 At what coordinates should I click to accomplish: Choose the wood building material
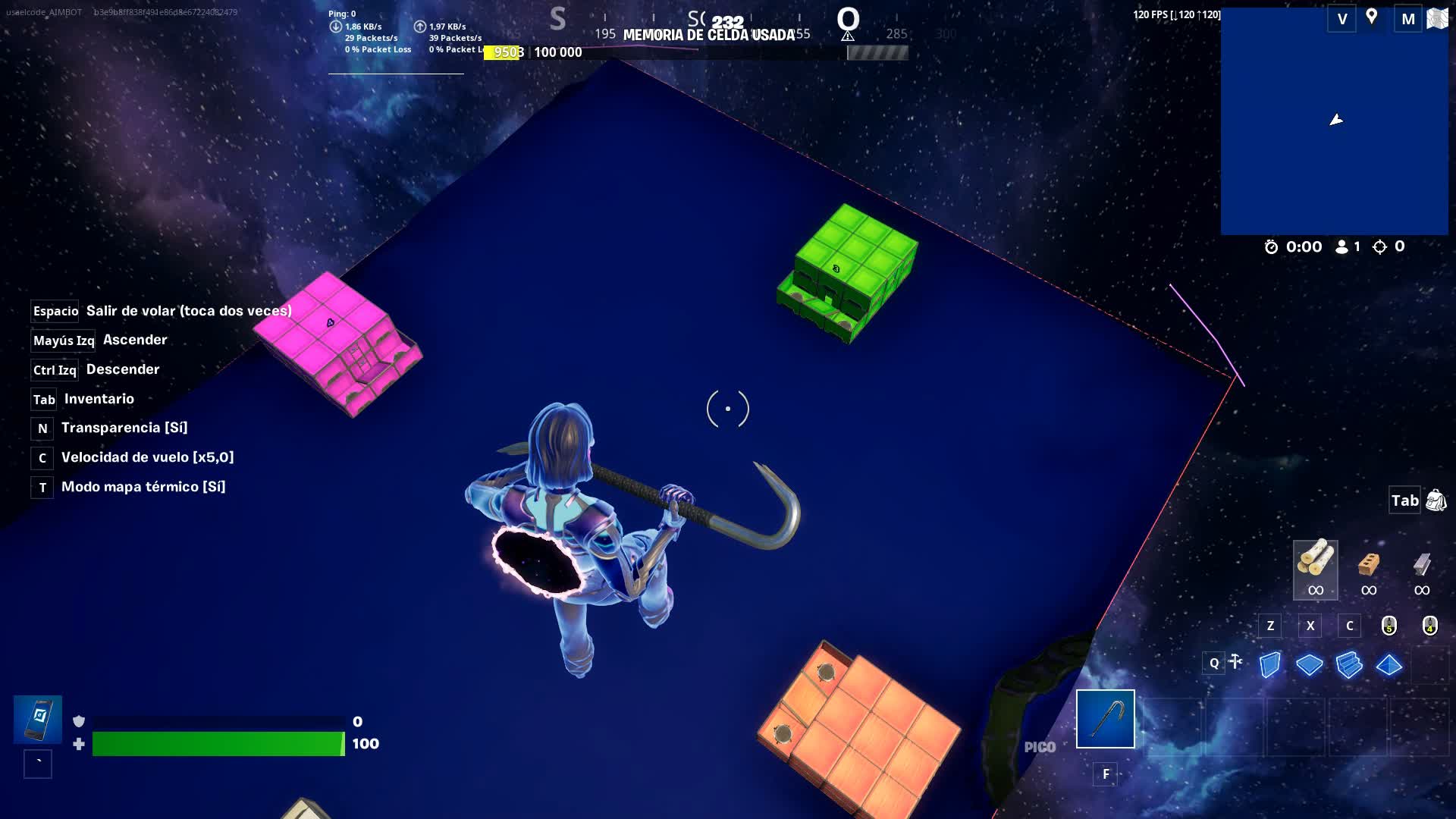[1315, 561]
